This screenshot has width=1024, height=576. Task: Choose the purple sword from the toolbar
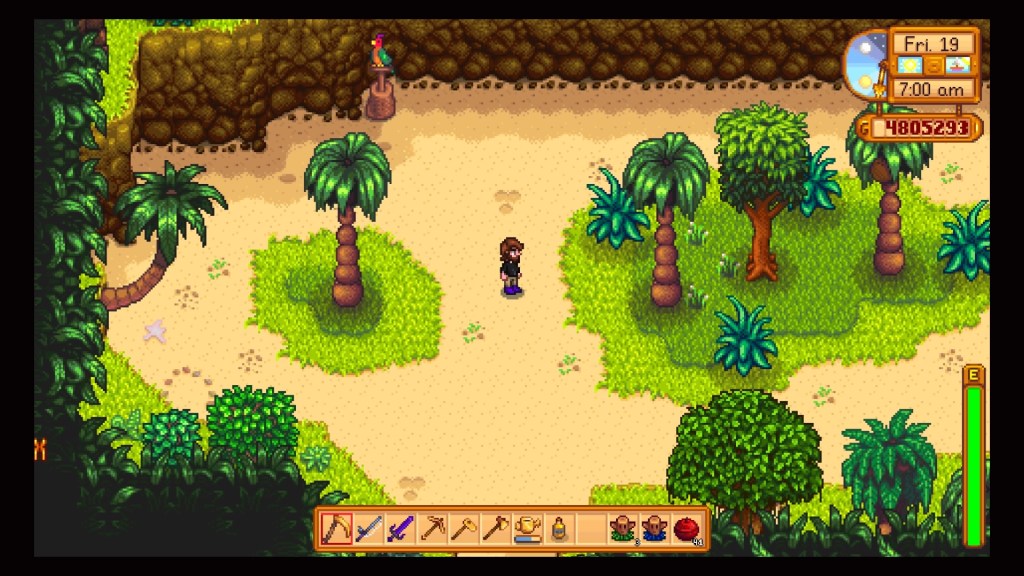click(x=400, y=528)
